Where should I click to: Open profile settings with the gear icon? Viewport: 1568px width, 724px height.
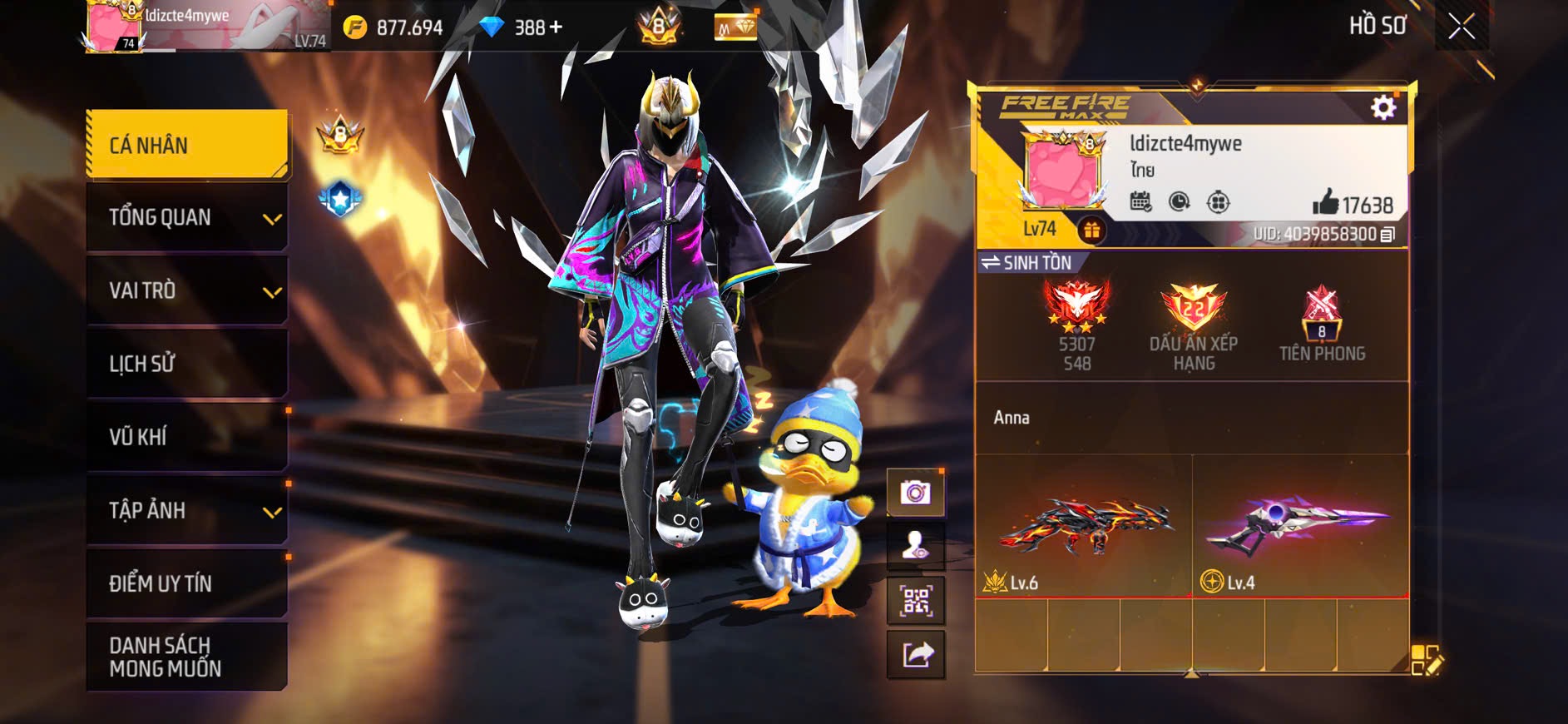pos(1383,107)
